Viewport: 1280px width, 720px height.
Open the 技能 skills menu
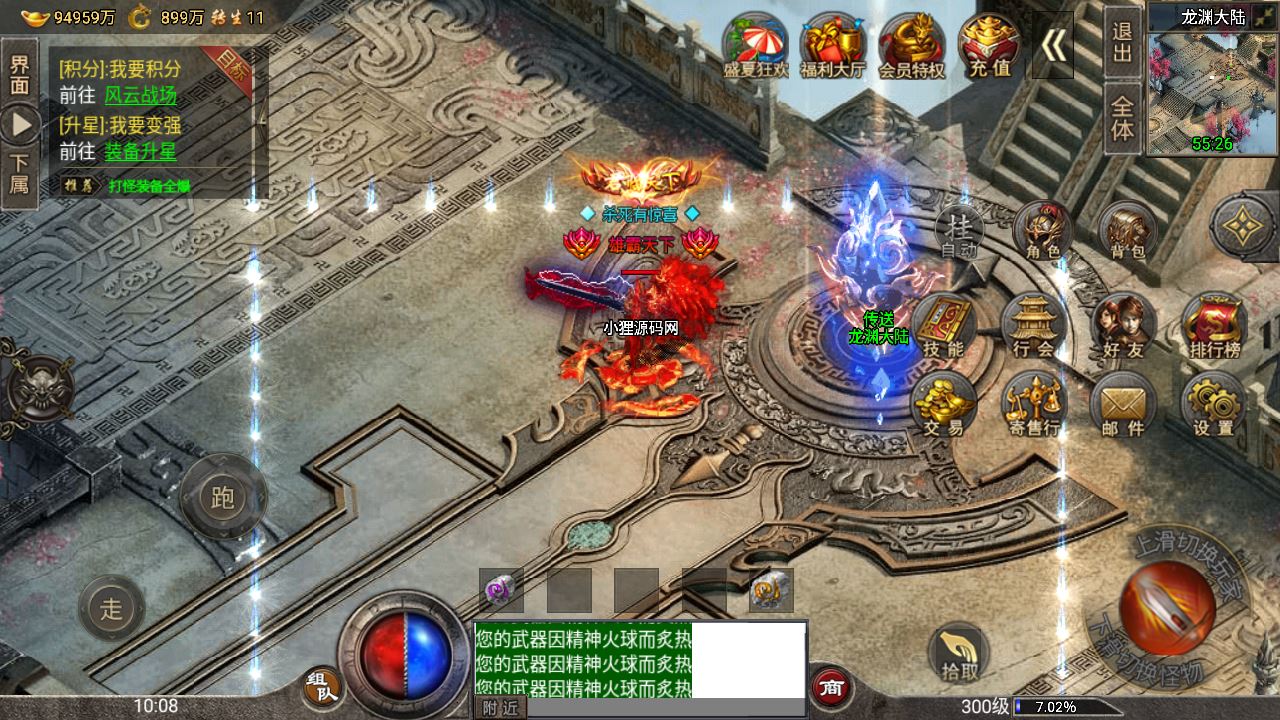point(943,327)
